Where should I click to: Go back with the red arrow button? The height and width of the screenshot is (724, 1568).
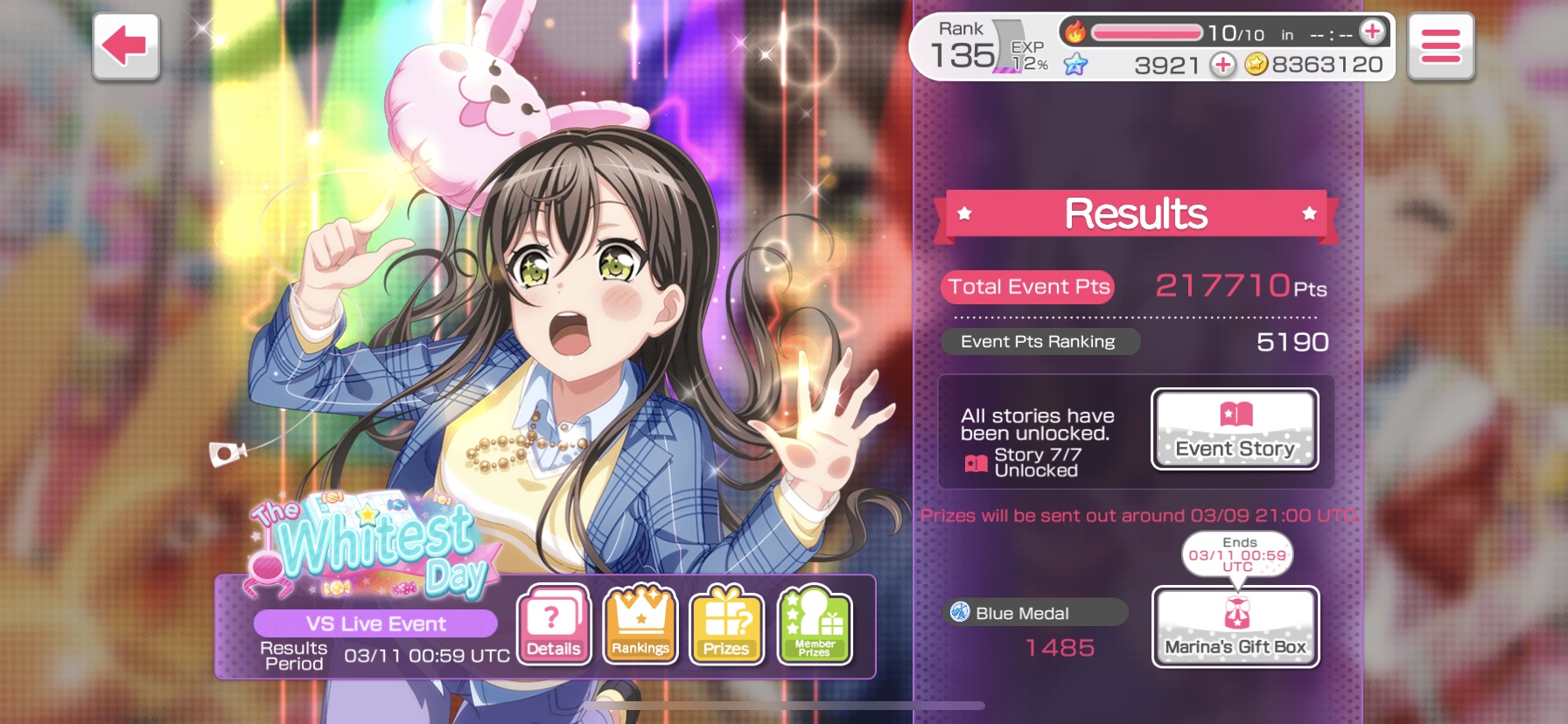126,46
